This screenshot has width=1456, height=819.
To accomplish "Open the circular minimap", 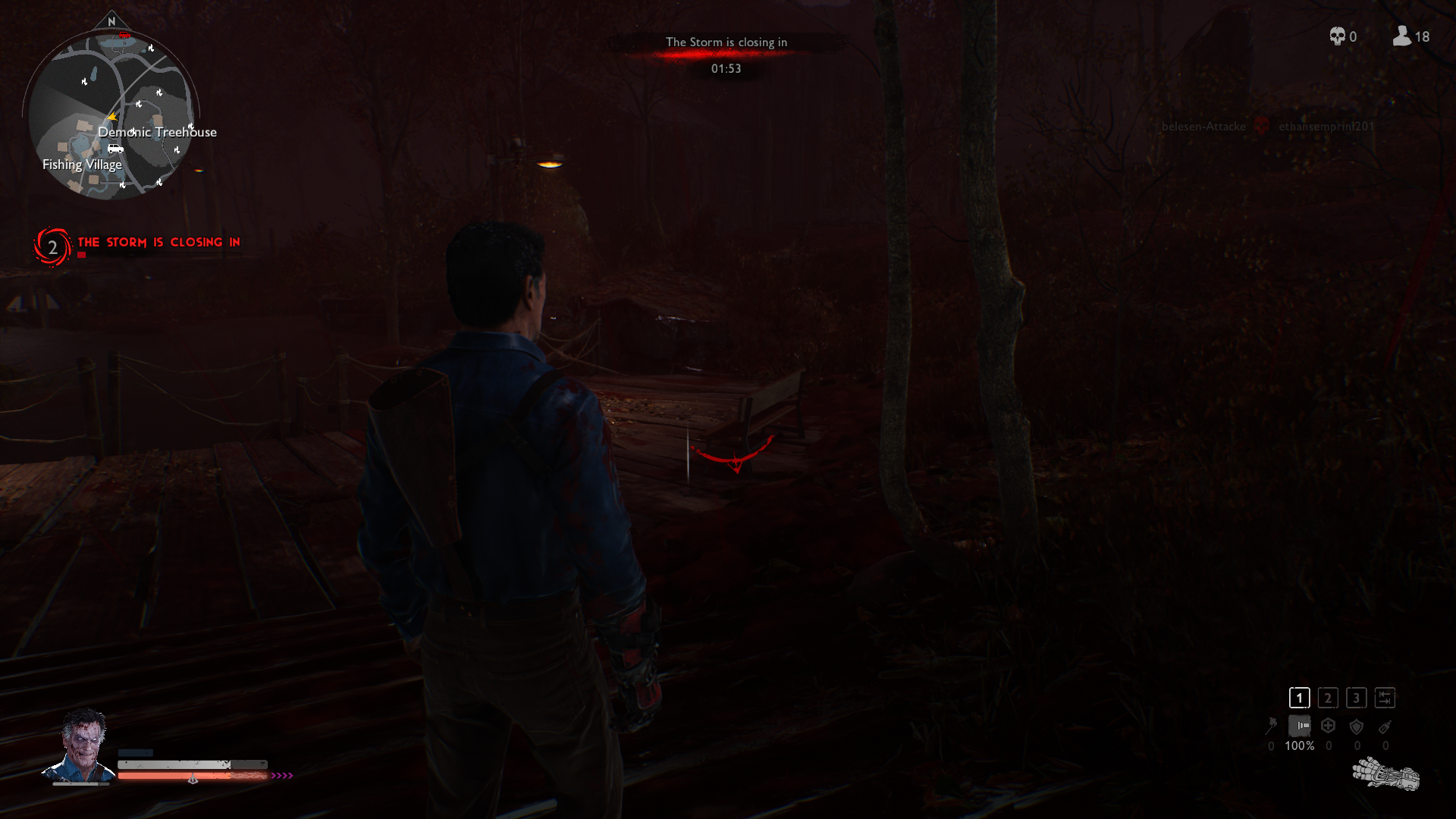I will point(112,114).
